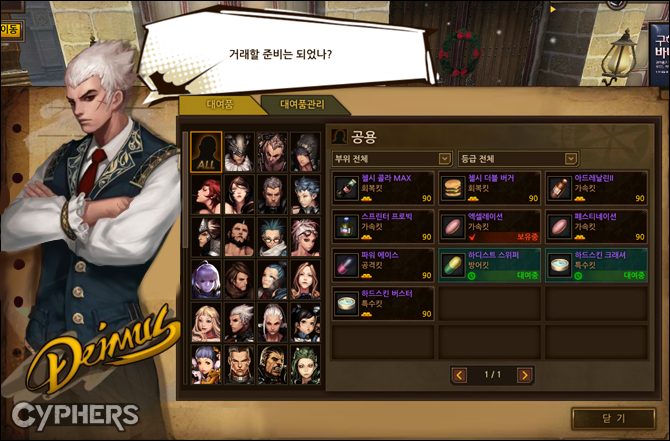
Task: Choose the 하드스킨 버스터 item
Action: pos(384,303)
